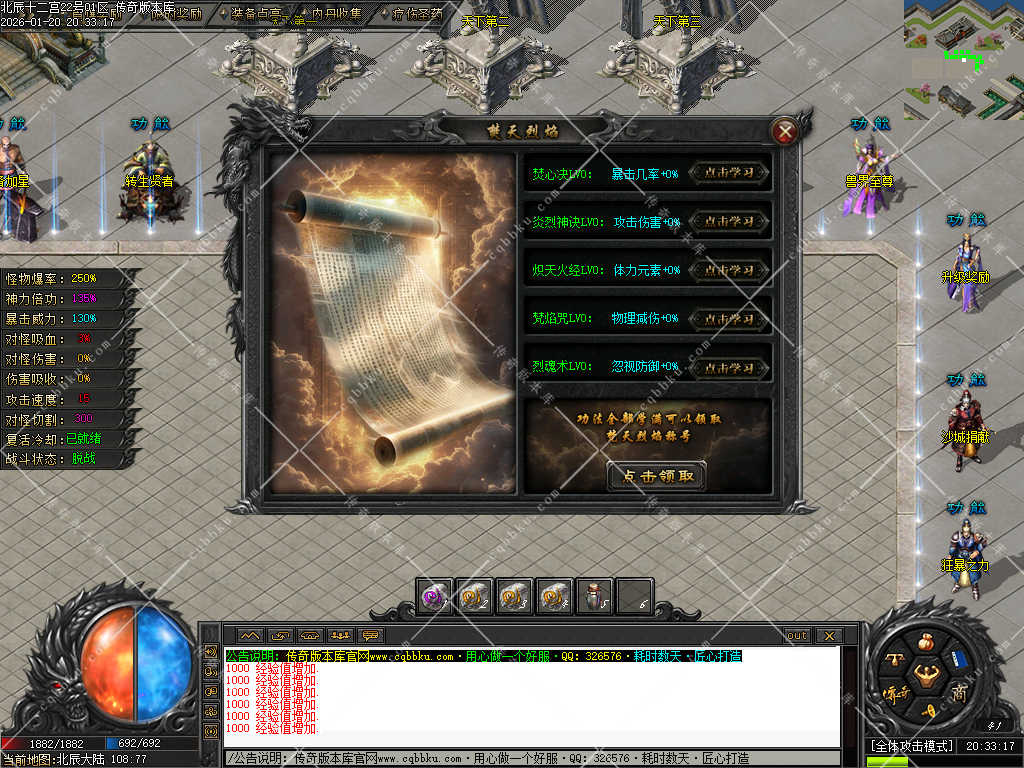Learn the 炽天火经 stamina element skill
The image size is (1024, 768).
click(x=729, y=269)
